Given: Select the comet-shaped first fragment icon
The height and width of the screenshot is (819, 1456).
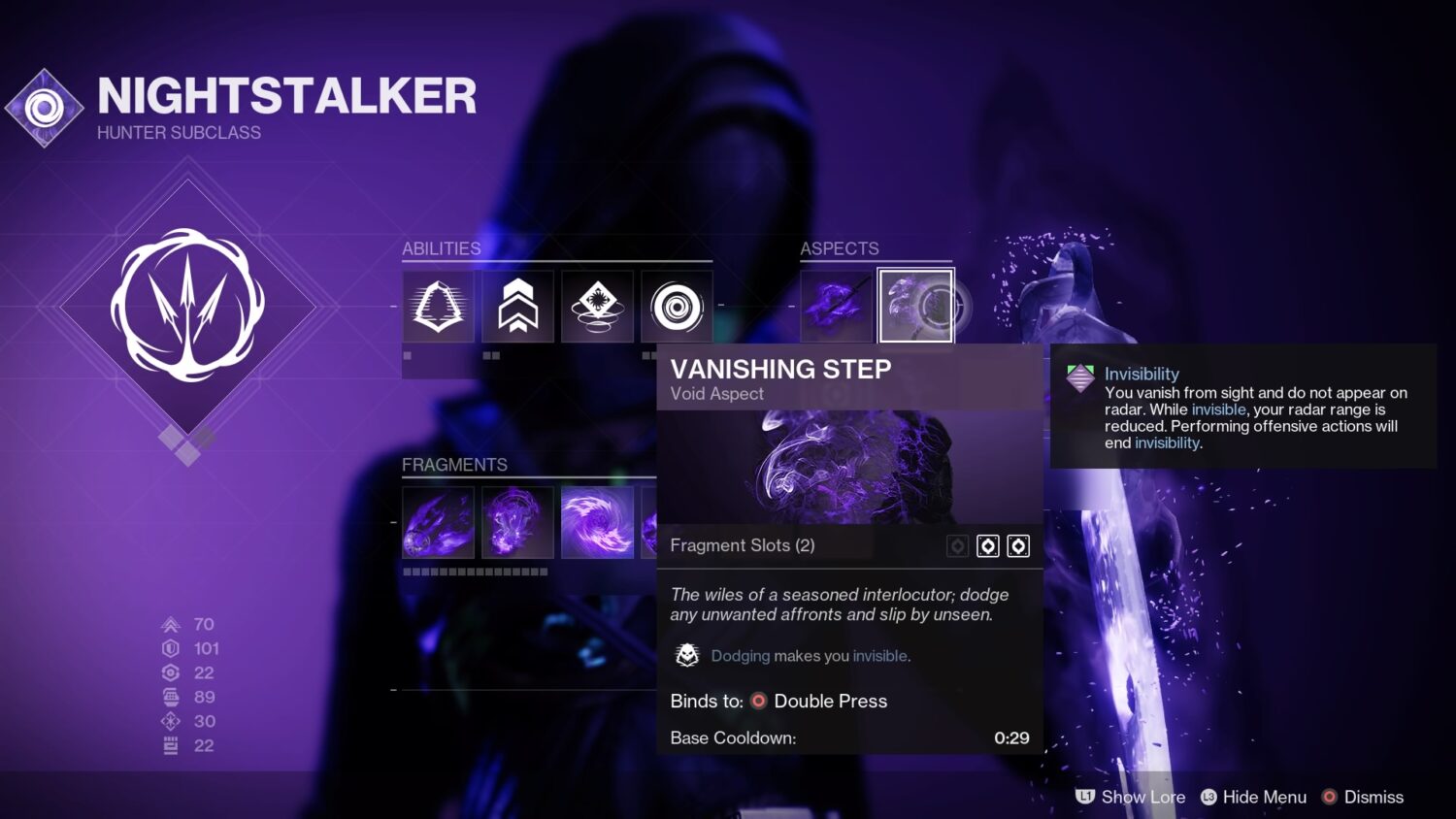Looking at the screenshot, I should point(438,522).
